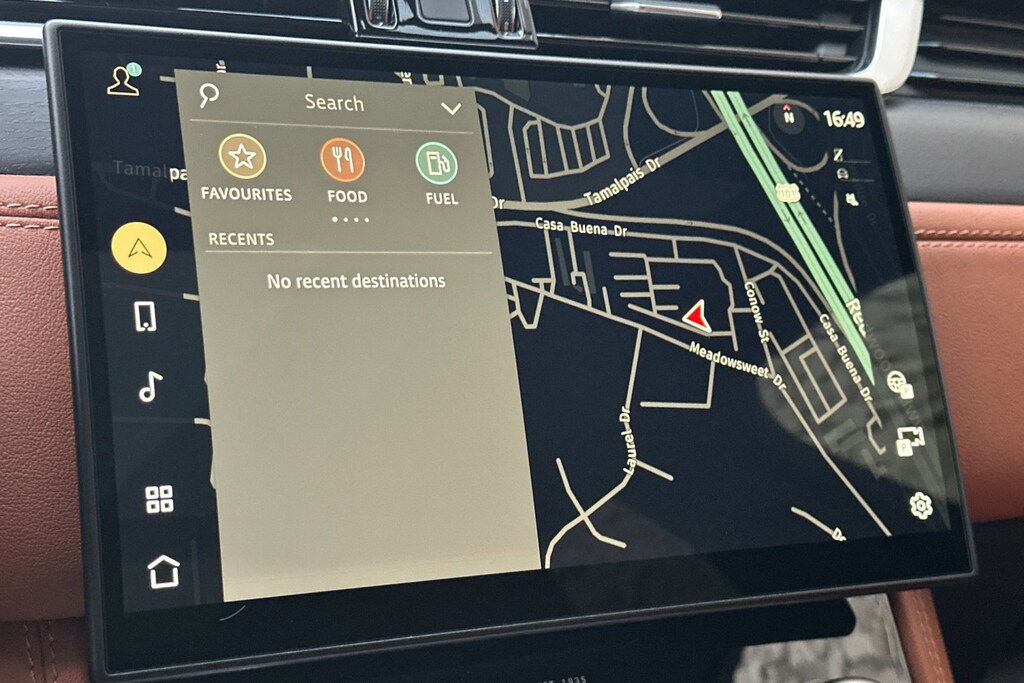1024x683 pixels.
Task: Switch to the music note media section
Action: pyautogui.click(x=150, y=386)
